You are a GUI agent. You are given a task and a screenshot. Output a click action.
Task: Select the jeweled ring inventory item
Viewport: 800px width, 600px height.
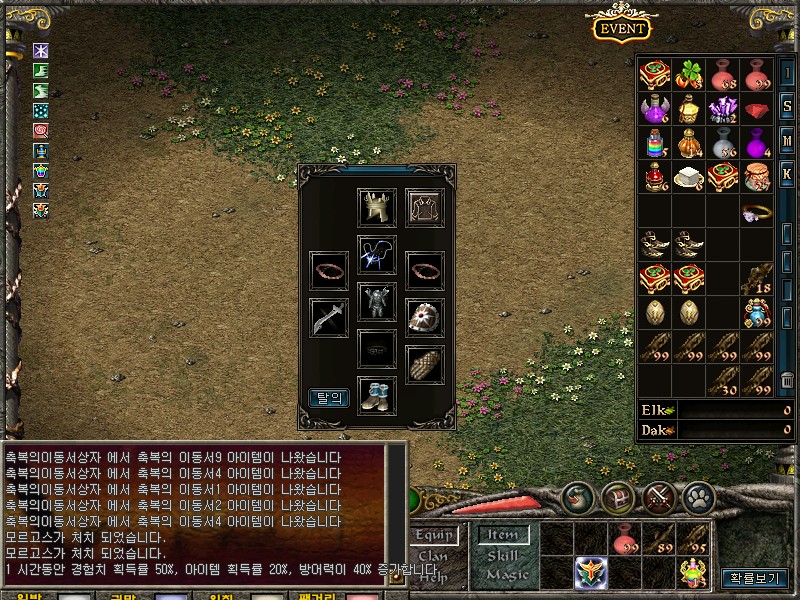click(755, 211)
